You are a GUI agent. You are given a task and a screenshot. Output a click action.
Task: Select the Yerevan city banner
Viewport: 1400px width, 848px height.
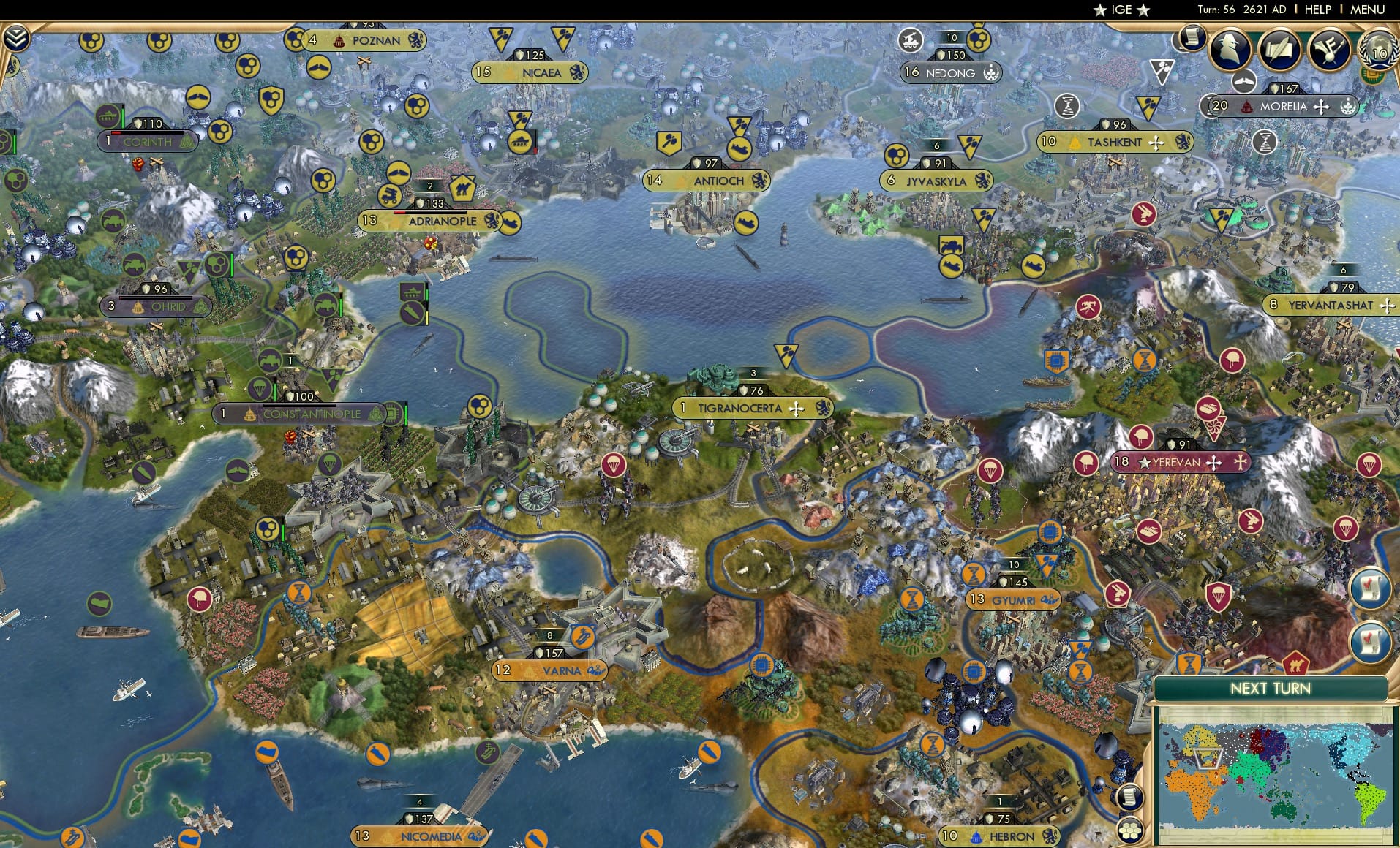pos(1174,462)
